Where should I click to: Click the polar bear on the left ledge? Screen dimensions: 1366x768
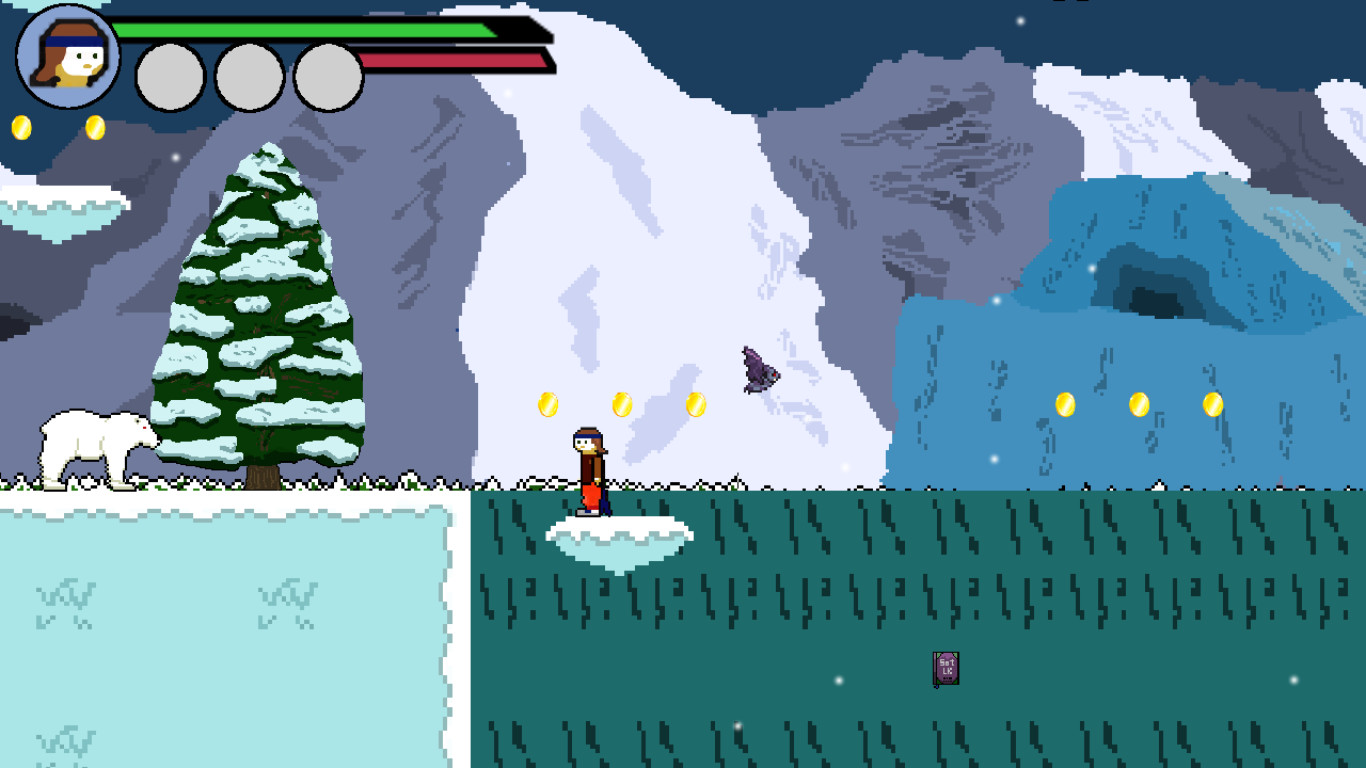click(95, 445)
